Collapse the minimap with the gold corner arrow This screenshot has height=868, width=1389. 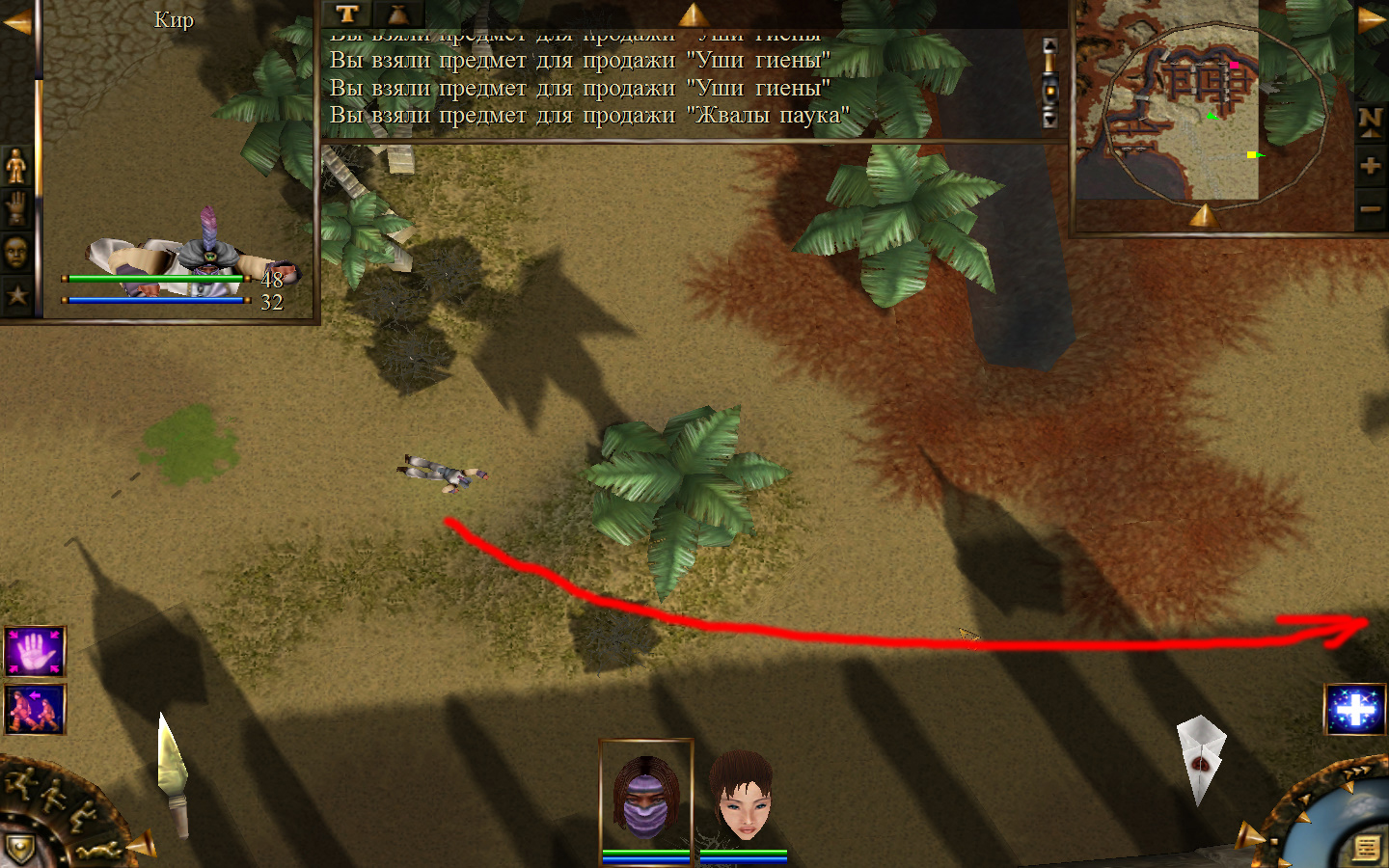point(1372,19)
